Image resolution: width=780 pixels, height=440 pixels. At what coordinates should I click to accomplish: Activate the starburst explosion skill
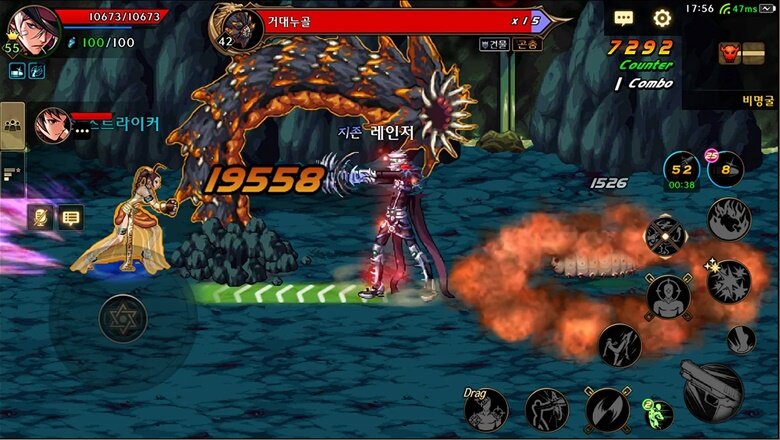(x=728, y=281)
